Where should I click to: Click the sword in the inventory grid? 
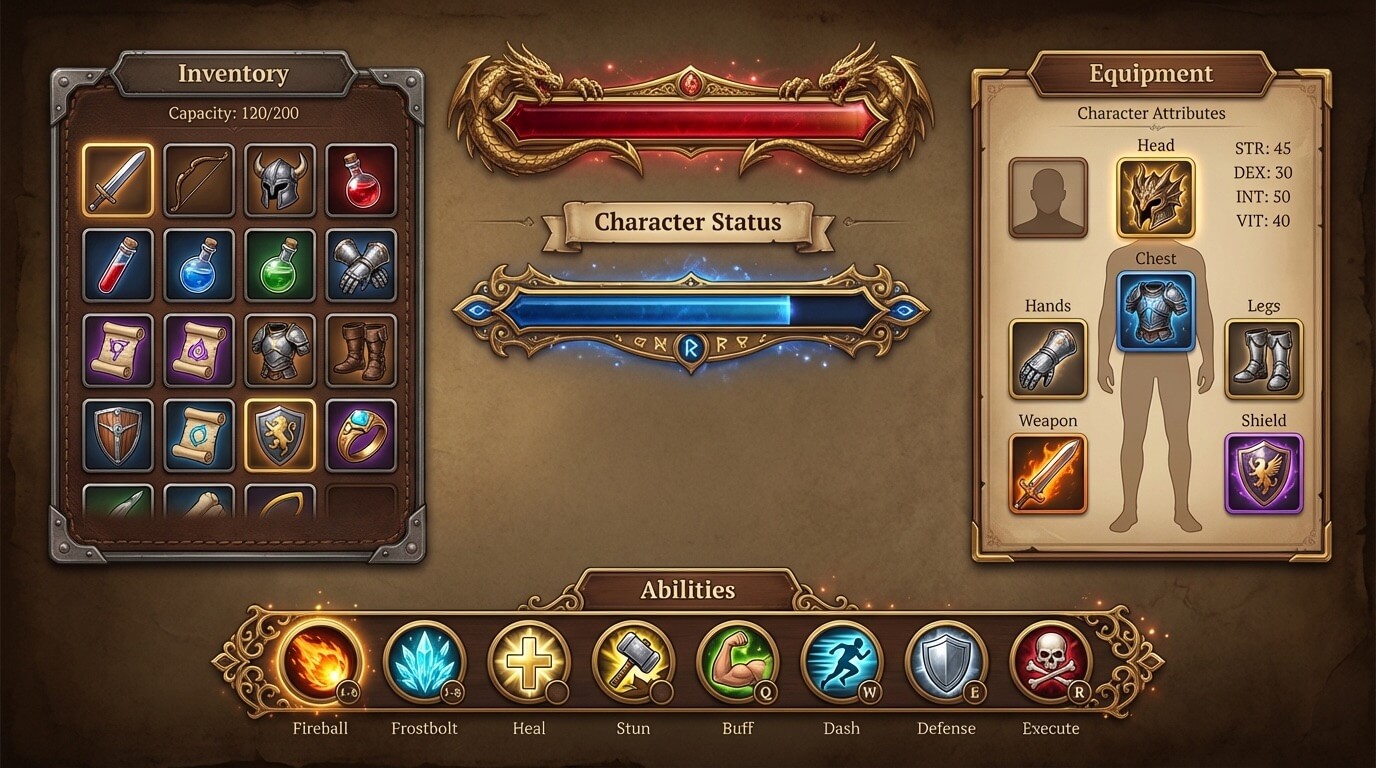[117, 180]
